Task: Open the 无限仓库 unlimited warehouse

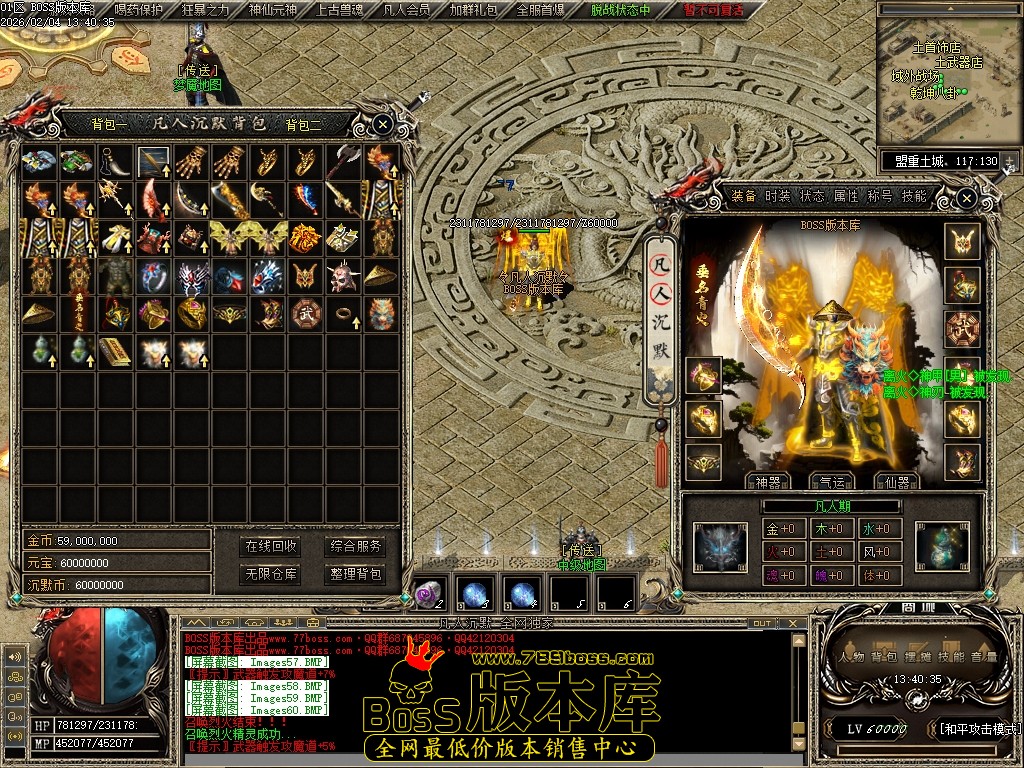Action: pyautogui.click(x=271, y=574)
